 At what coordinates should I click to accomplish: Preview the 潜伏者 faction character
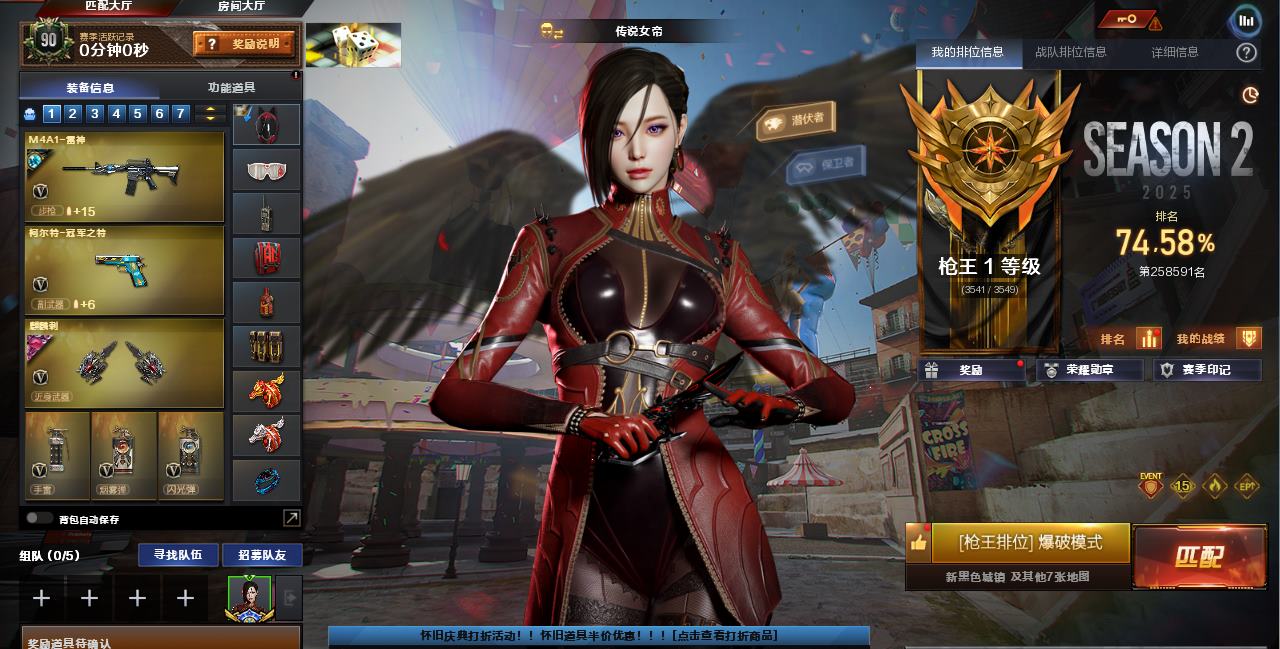coord(796,121)
